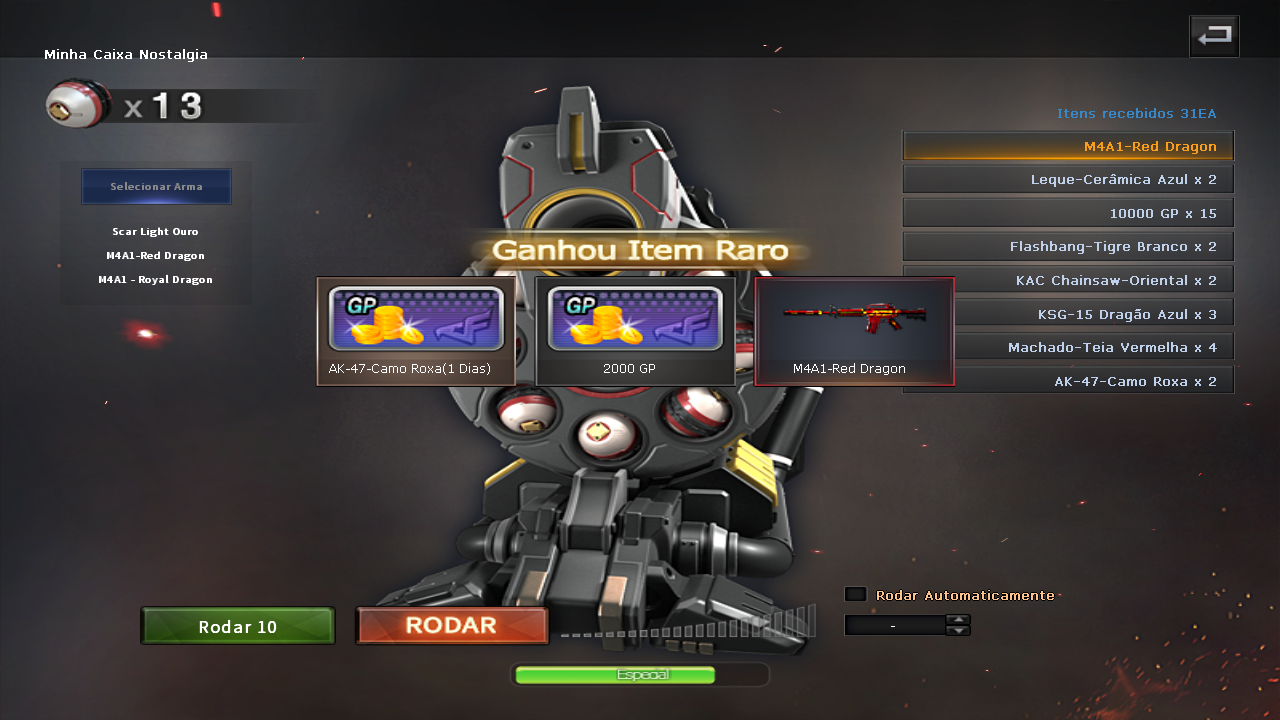Image resolution: width=1280 pixels, height=720 pixels.
Task: Select 10000 GP x 15 in received items
Action: click(1068, 213)
